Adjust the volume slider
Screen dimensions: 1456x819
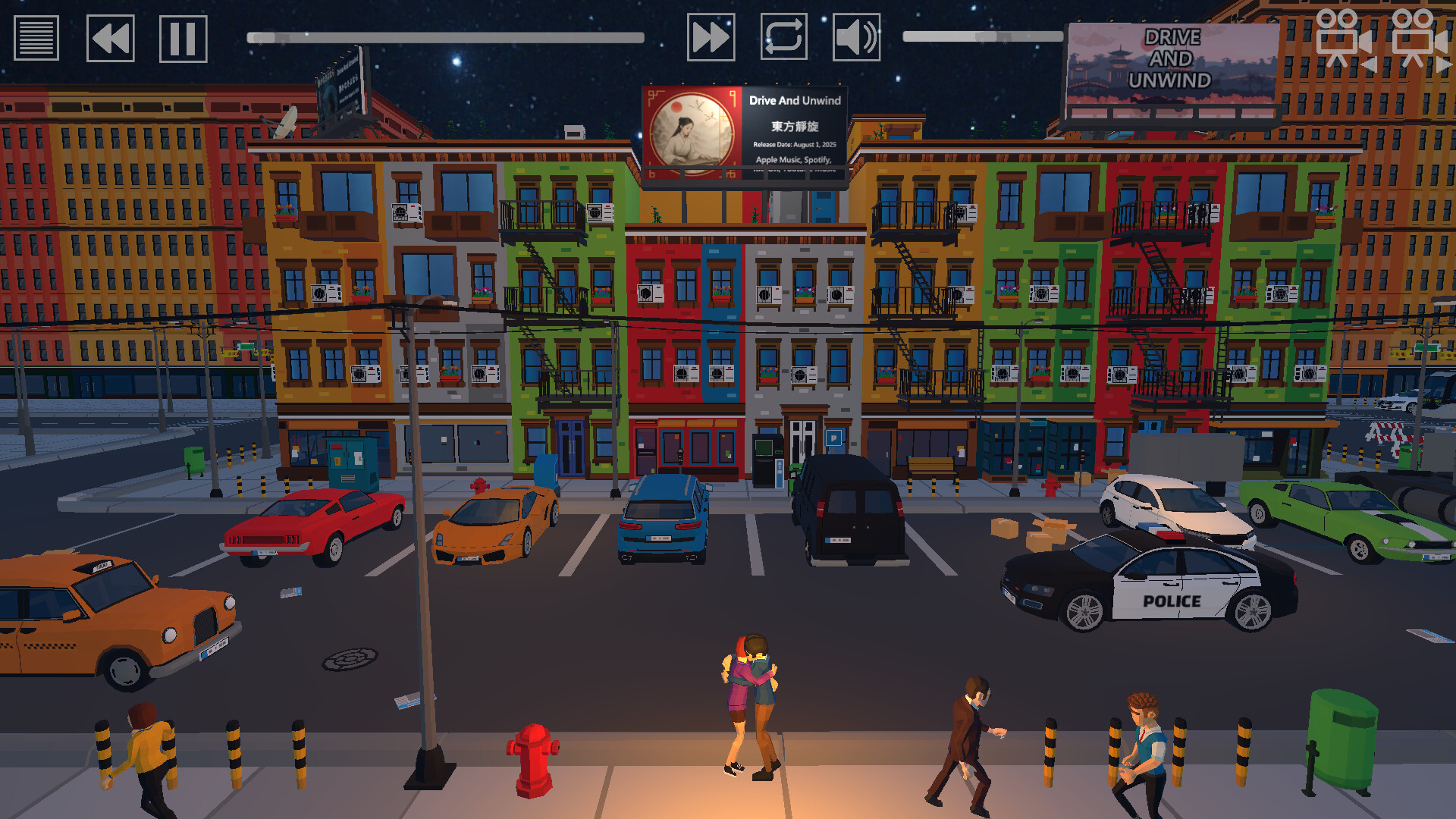click(983, 36)
